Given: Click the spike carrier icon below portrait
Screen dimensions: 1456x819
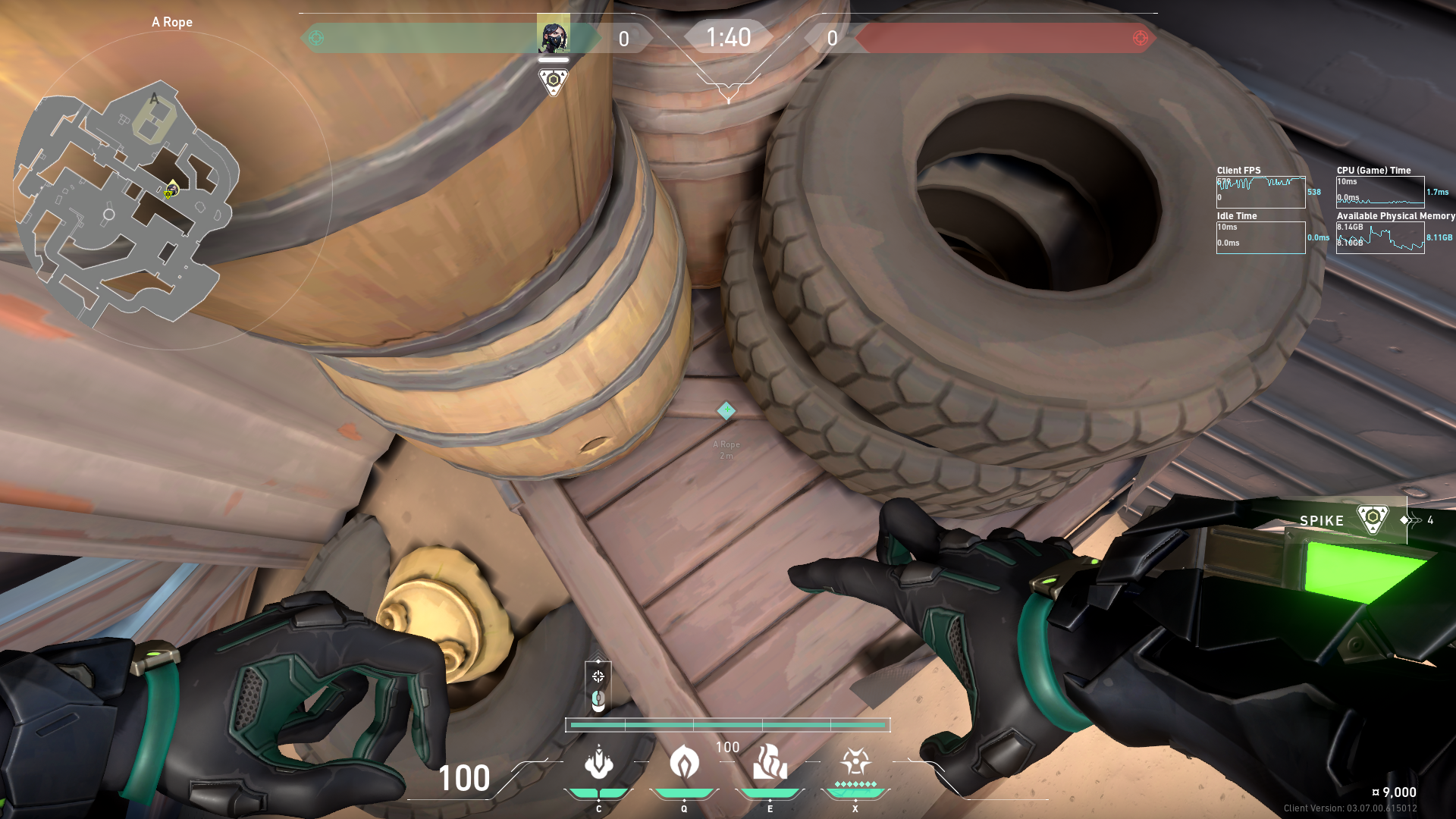Looking at the screenshot, I should click(x=553, y=80).
